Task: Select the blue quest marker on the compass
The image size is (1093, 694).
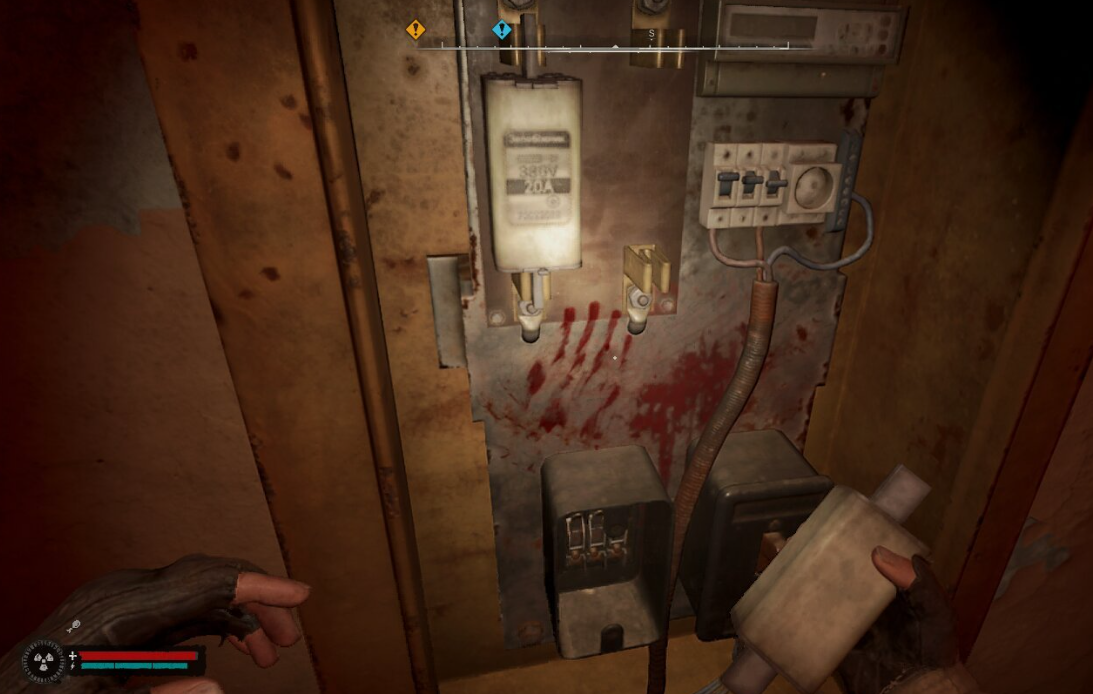Action: (502, 30)
